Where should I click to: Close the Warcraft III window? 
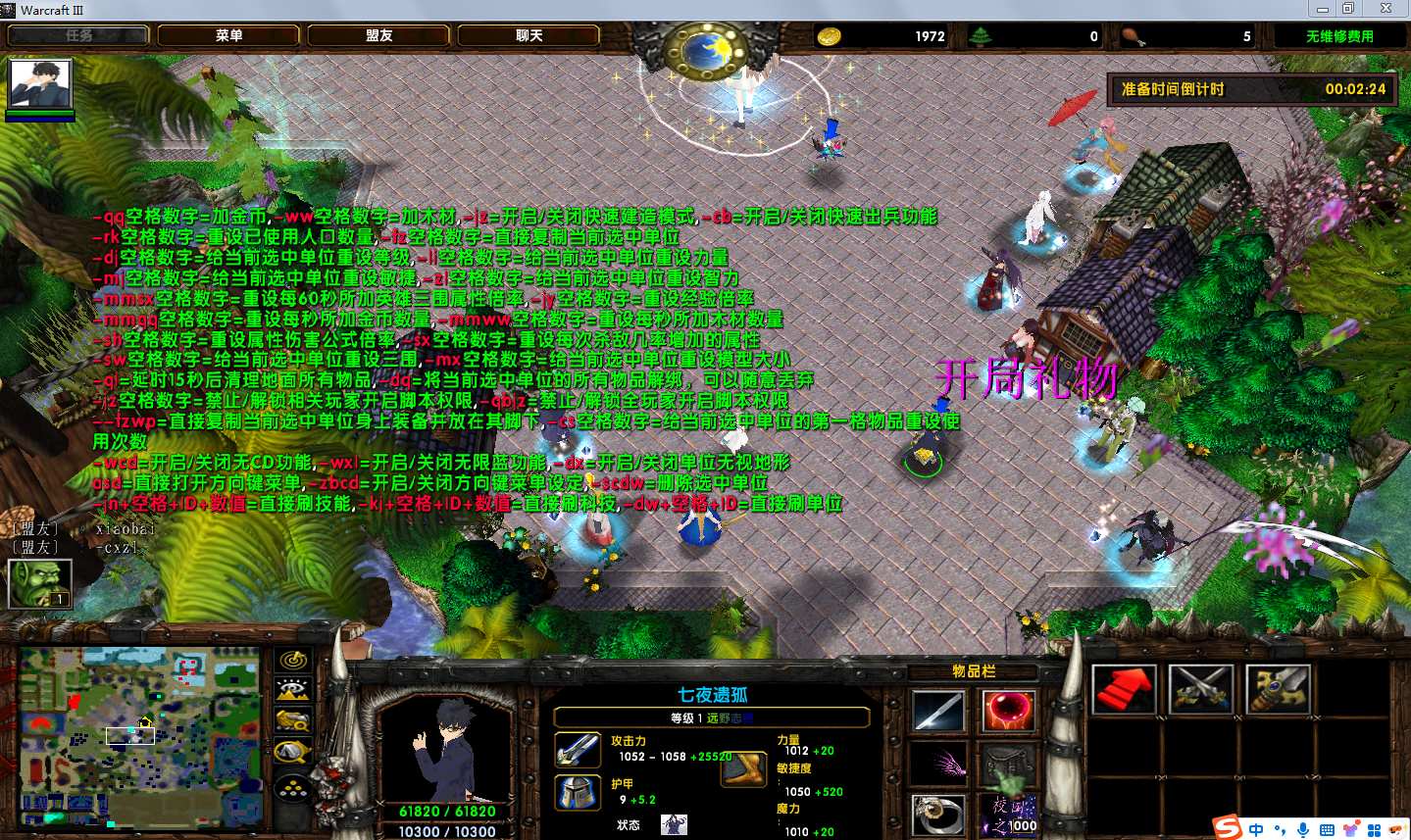click(x=1386, y=9)
